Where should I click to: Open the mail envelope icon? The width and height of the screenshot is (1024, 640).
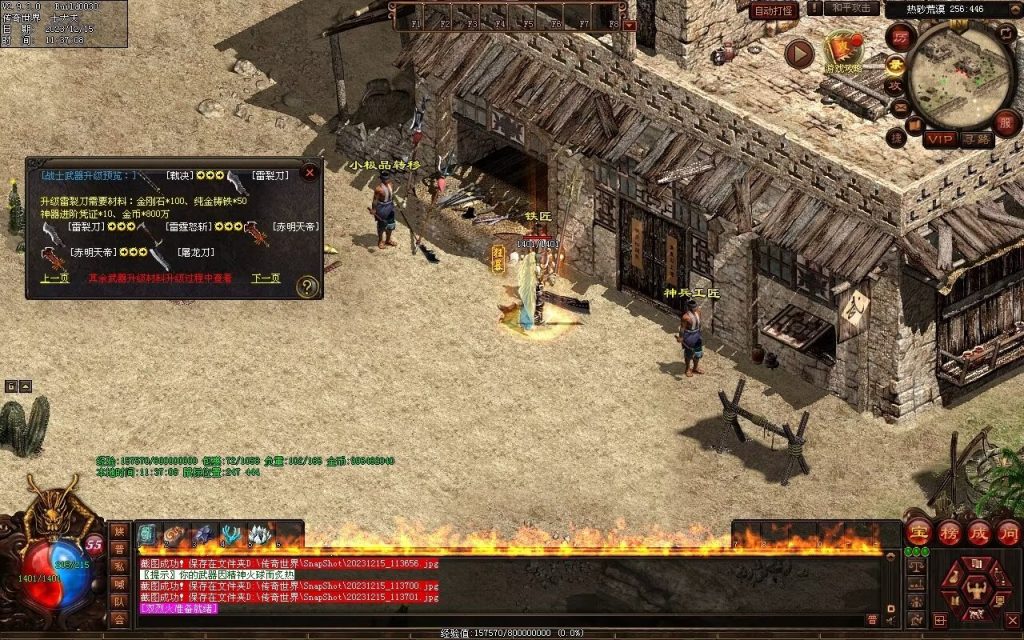(901, 108)
